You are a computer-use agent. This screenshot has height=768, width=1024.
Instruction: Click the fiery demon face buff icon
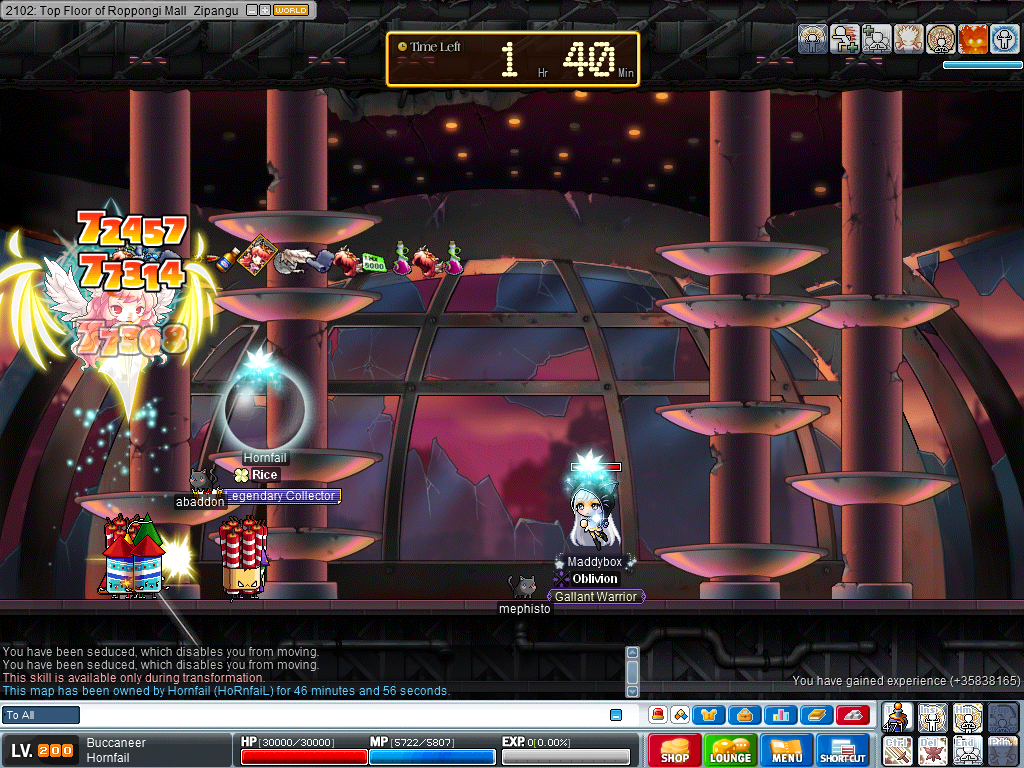973,40
